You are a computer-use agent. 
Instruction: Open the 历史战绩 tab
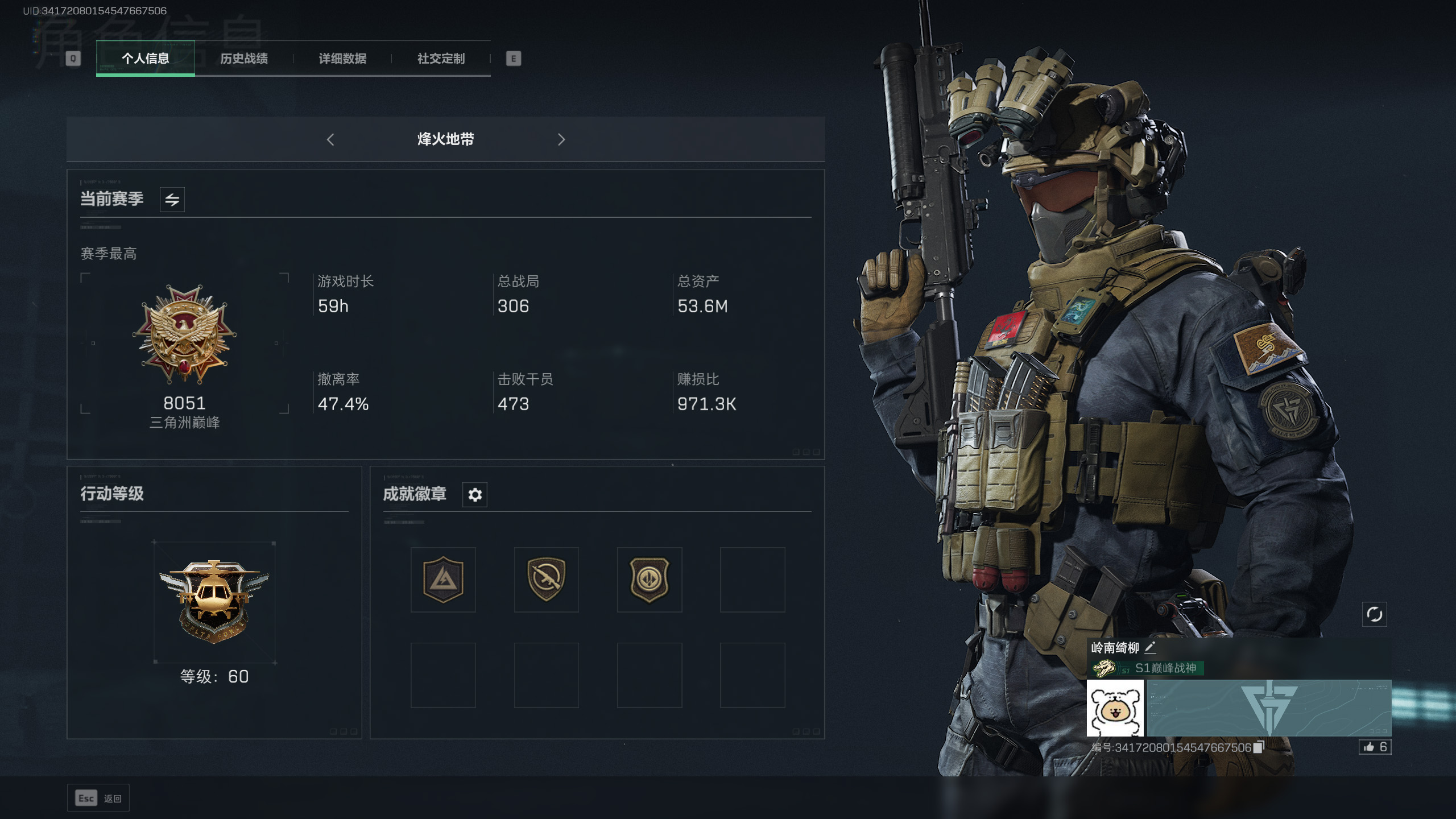(244, 59)
